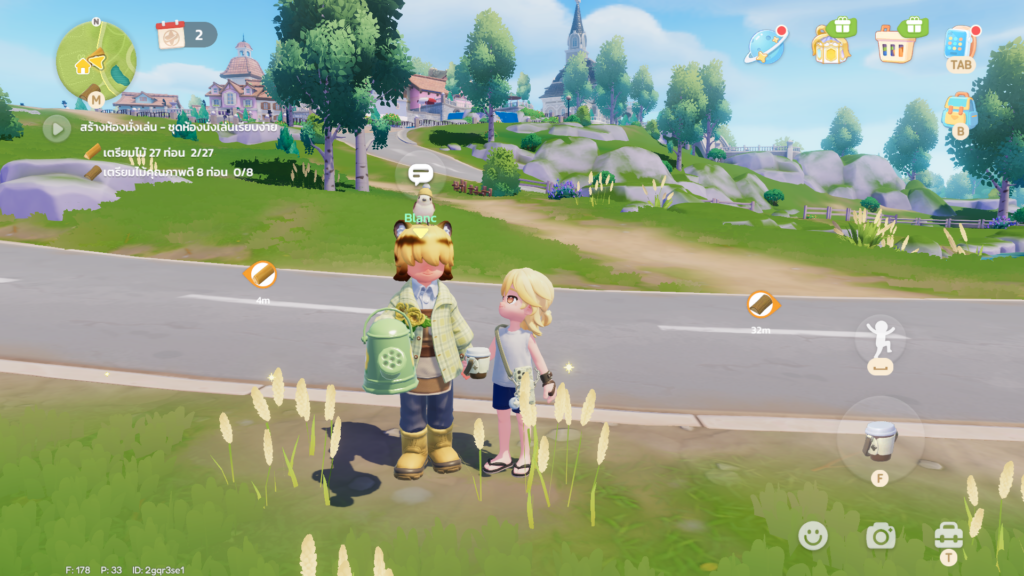Open the phone menu icon

click(x=960, y=43)
